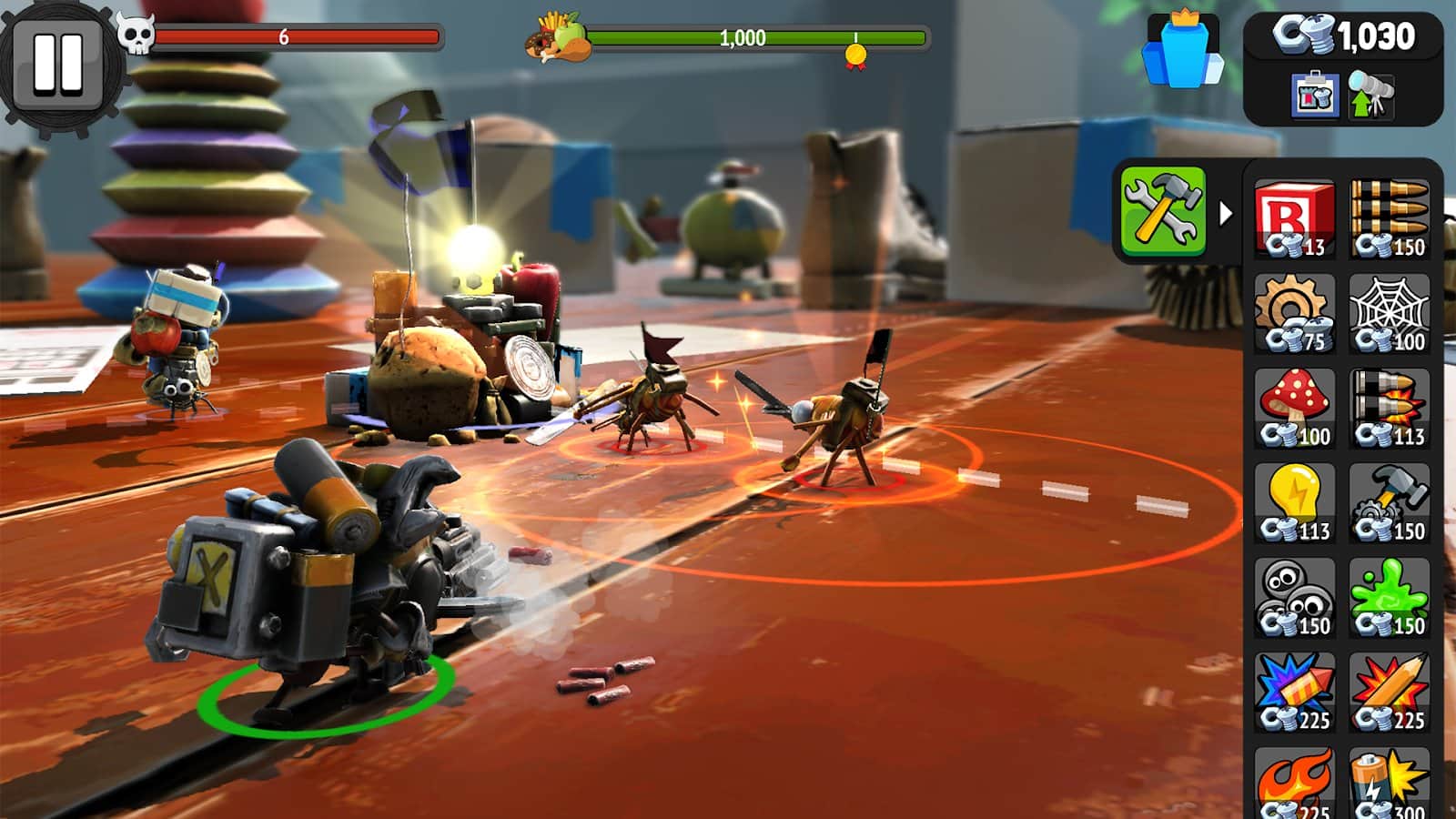Select the gears item priced at 75
The width and height of the screenshot is (1456, 819).
[1299, 314]
